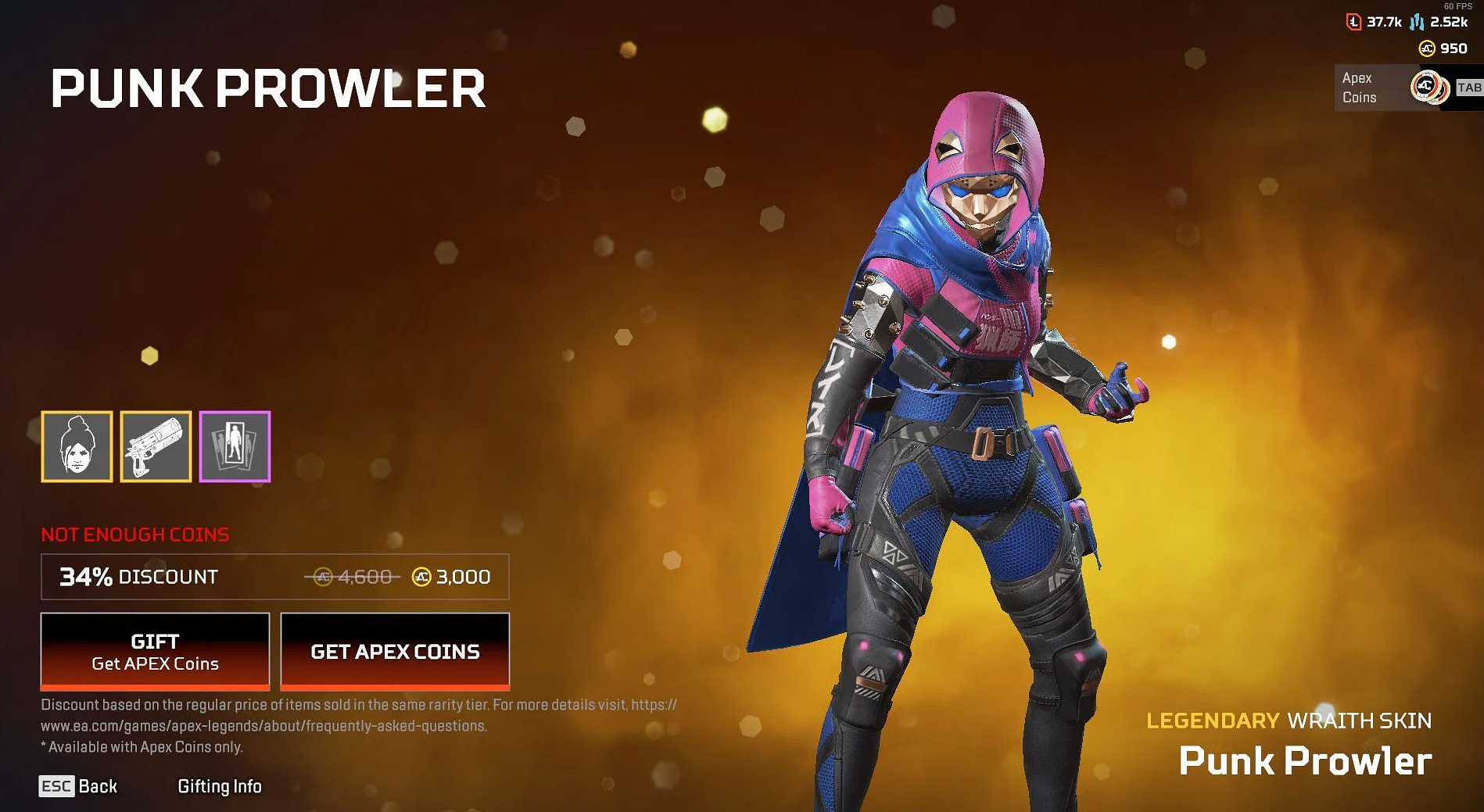The image size is (1484, 812).
Task: Select the Wraith legend skin thumbnail
Action: click(77, 446)
